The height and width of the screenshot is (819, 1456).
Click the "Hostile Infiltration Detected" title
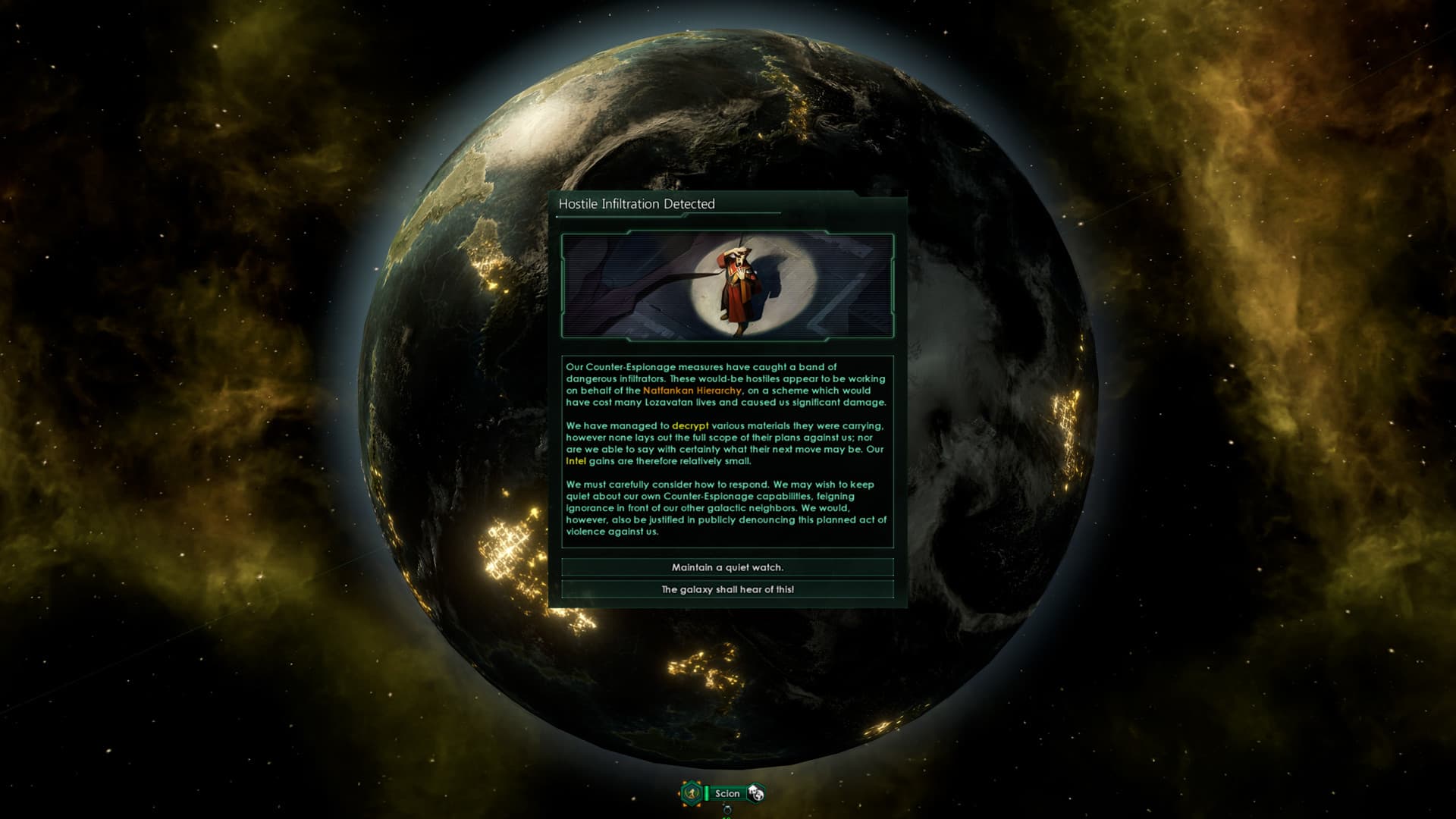pos(635,203)
